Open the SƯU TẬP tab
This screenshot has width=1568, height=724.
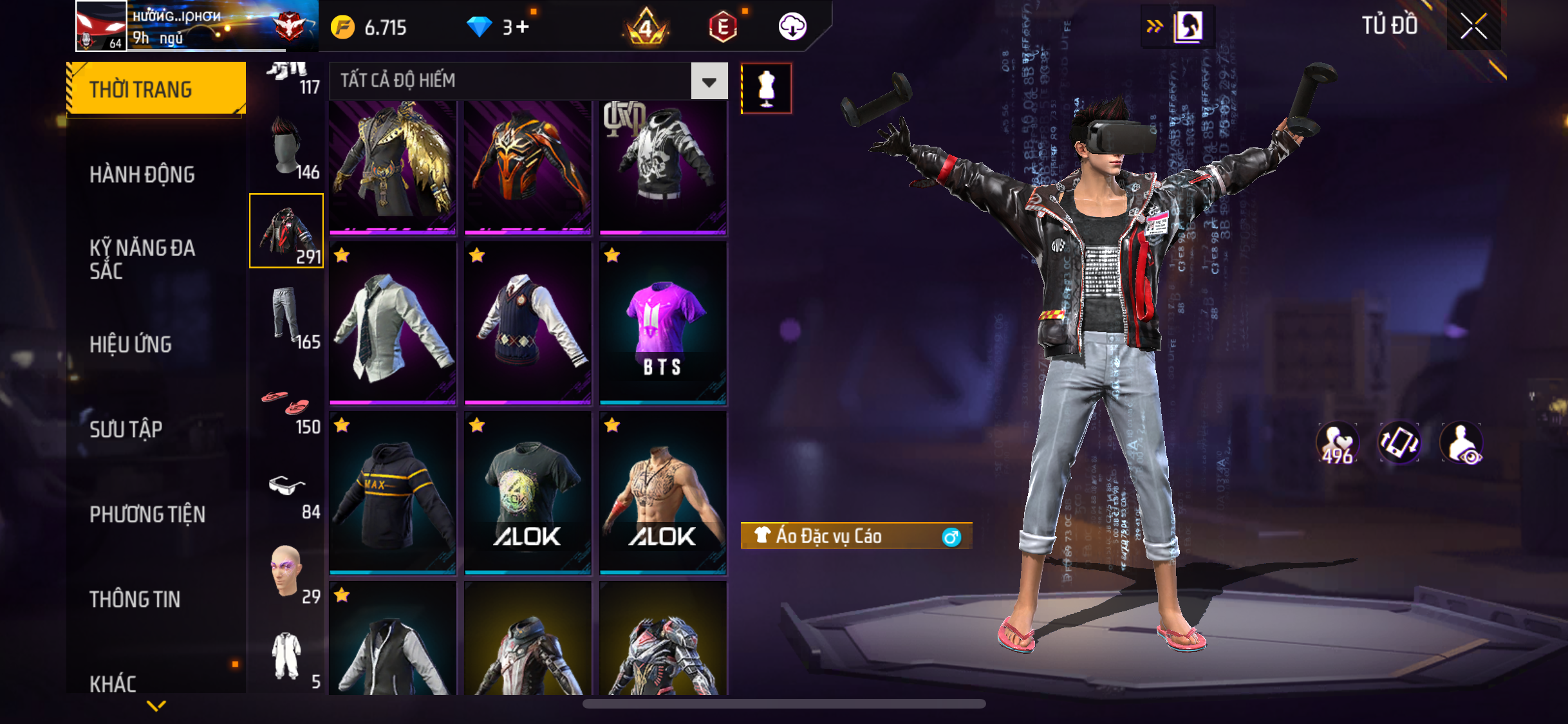tap(126, 429)
